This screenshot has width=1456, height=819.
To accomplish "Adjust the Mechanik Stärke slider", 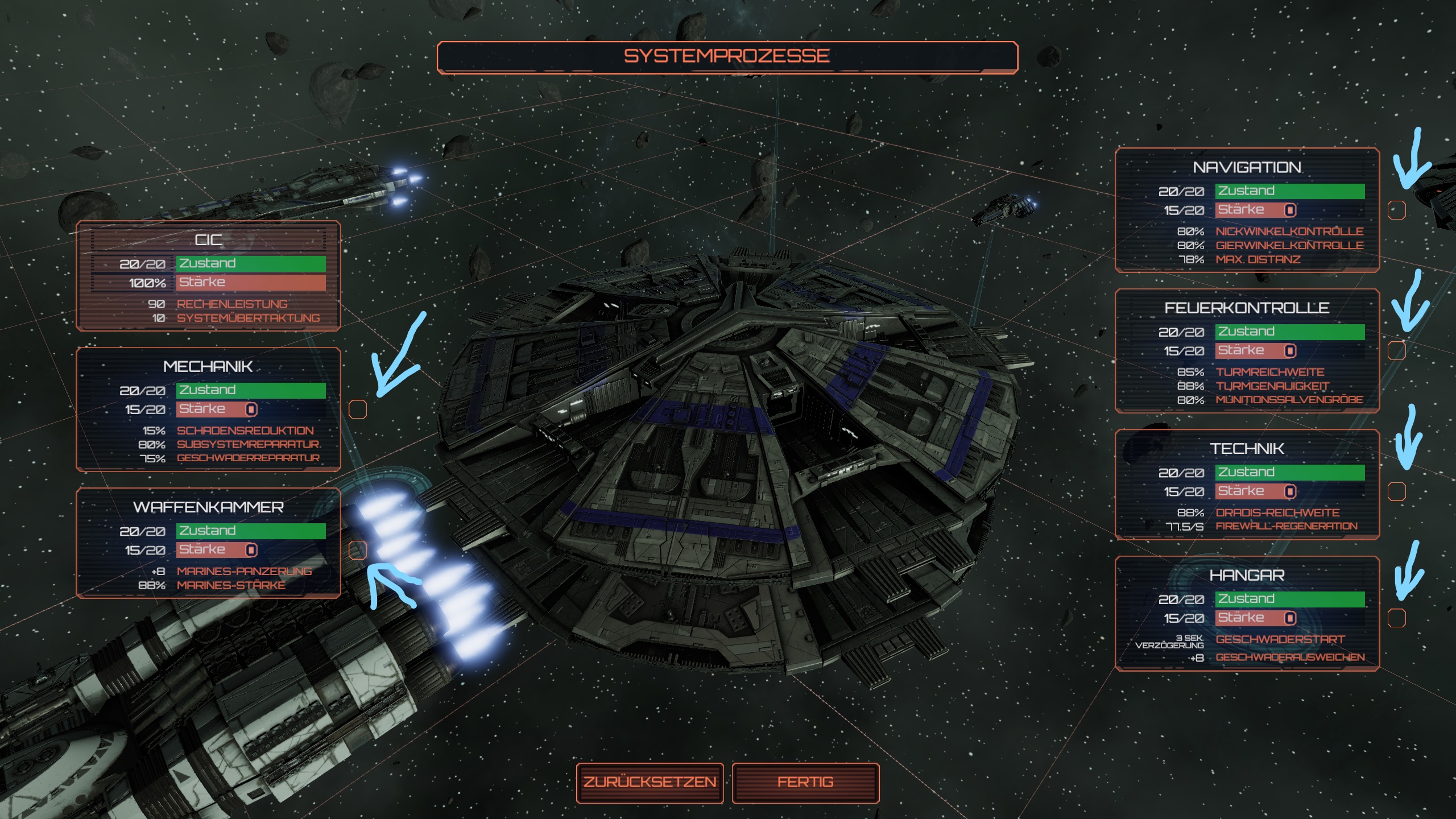I will click(251, 409).
